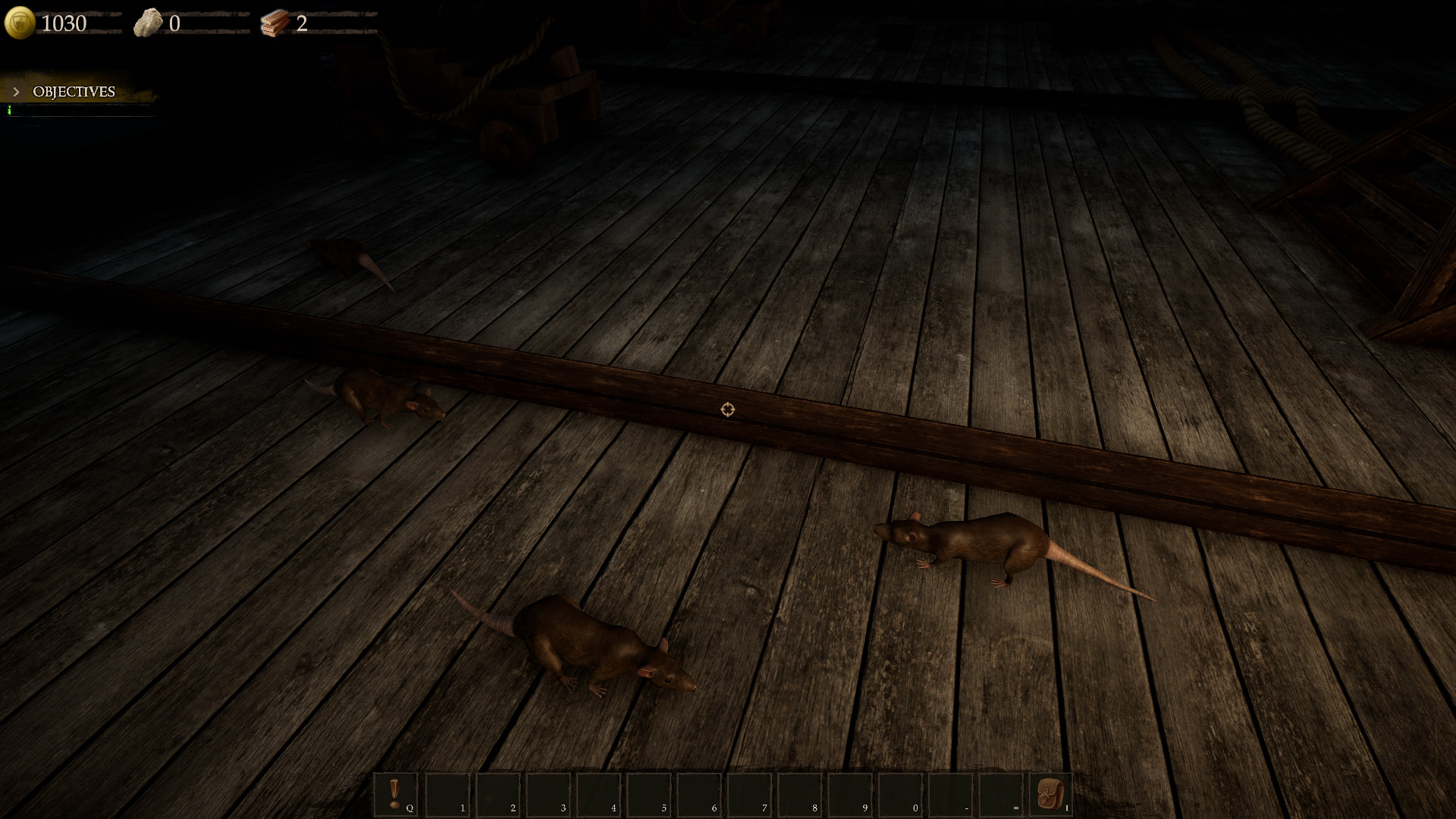The width and height of the screenshot is (1456, 819).
Task: Click the wooden planks resource icon
Action: coord(275,22)
